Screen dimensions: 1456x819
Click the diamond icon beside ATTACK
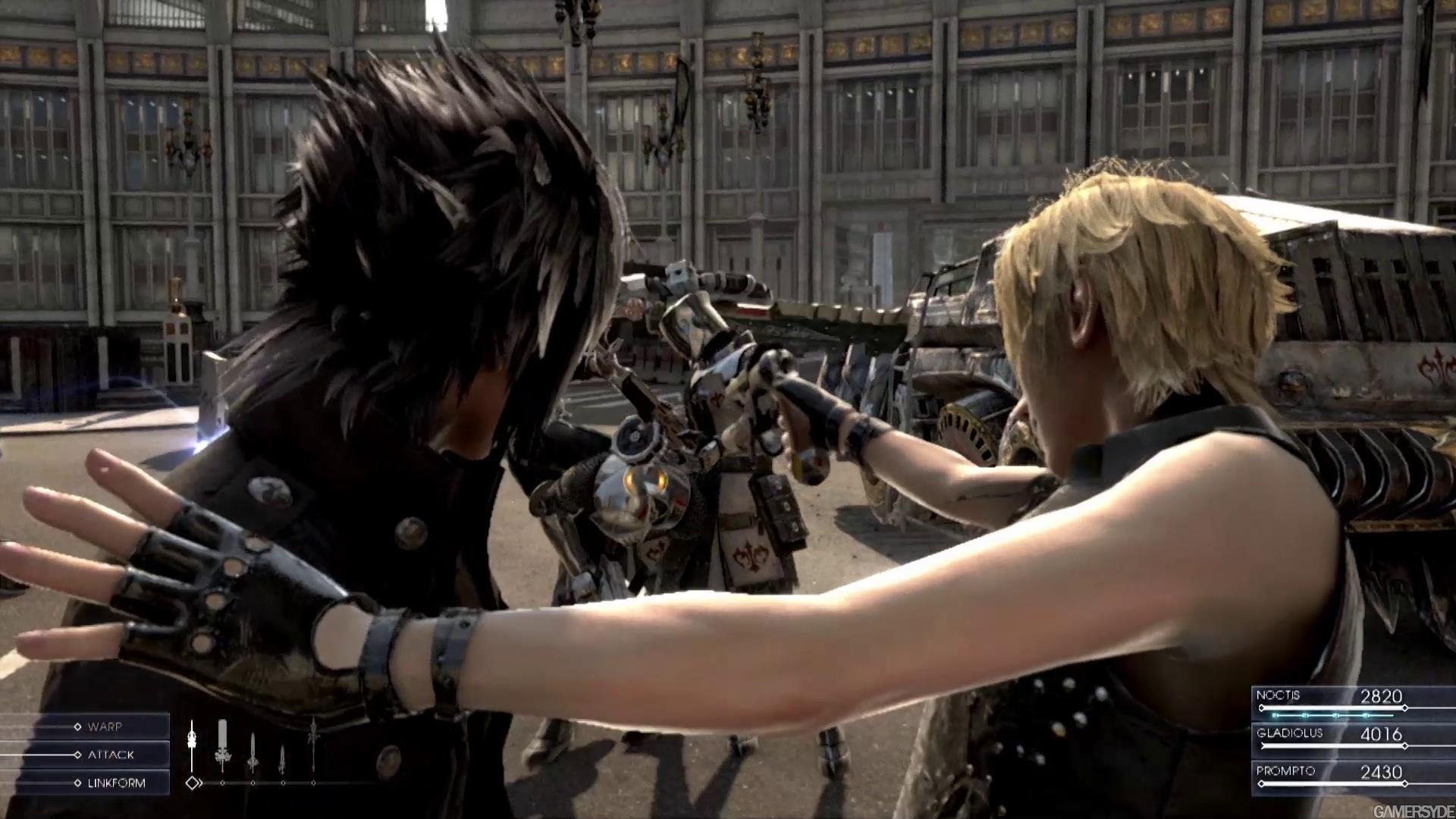78,755
